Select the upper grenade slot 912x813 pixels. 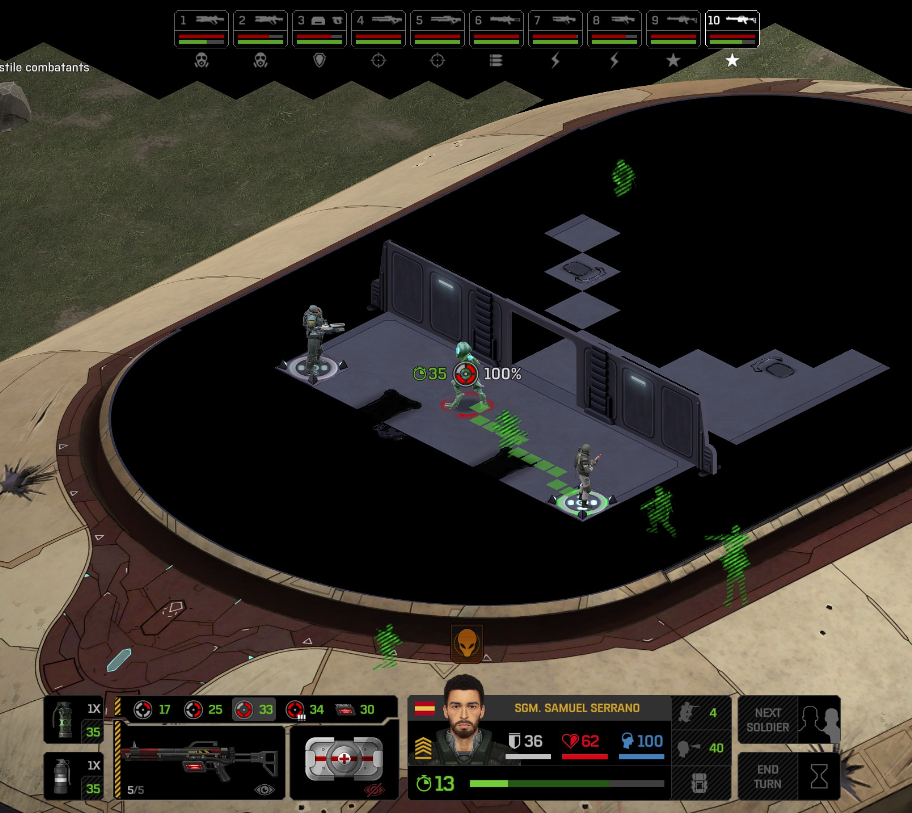[x=73, y=721]
